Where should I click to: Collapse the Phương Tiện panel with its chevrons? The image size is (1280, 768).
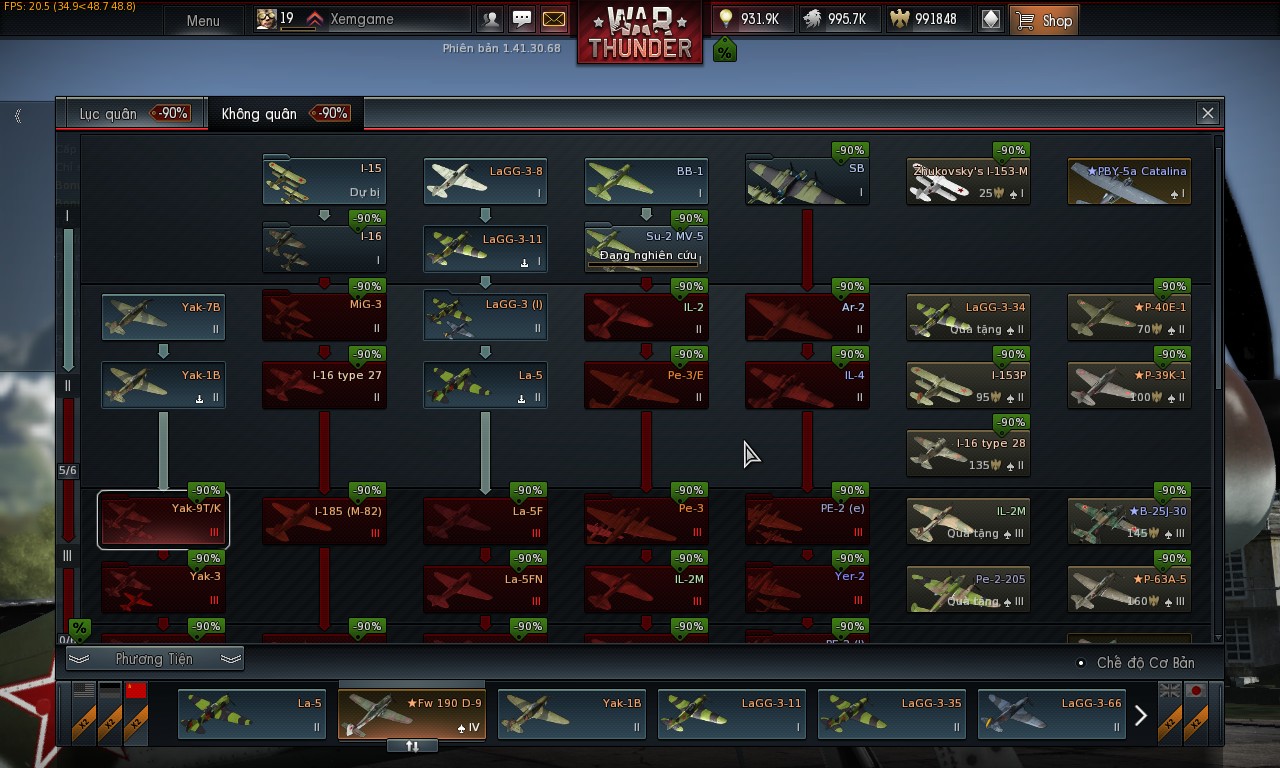[x=157, y=658]
